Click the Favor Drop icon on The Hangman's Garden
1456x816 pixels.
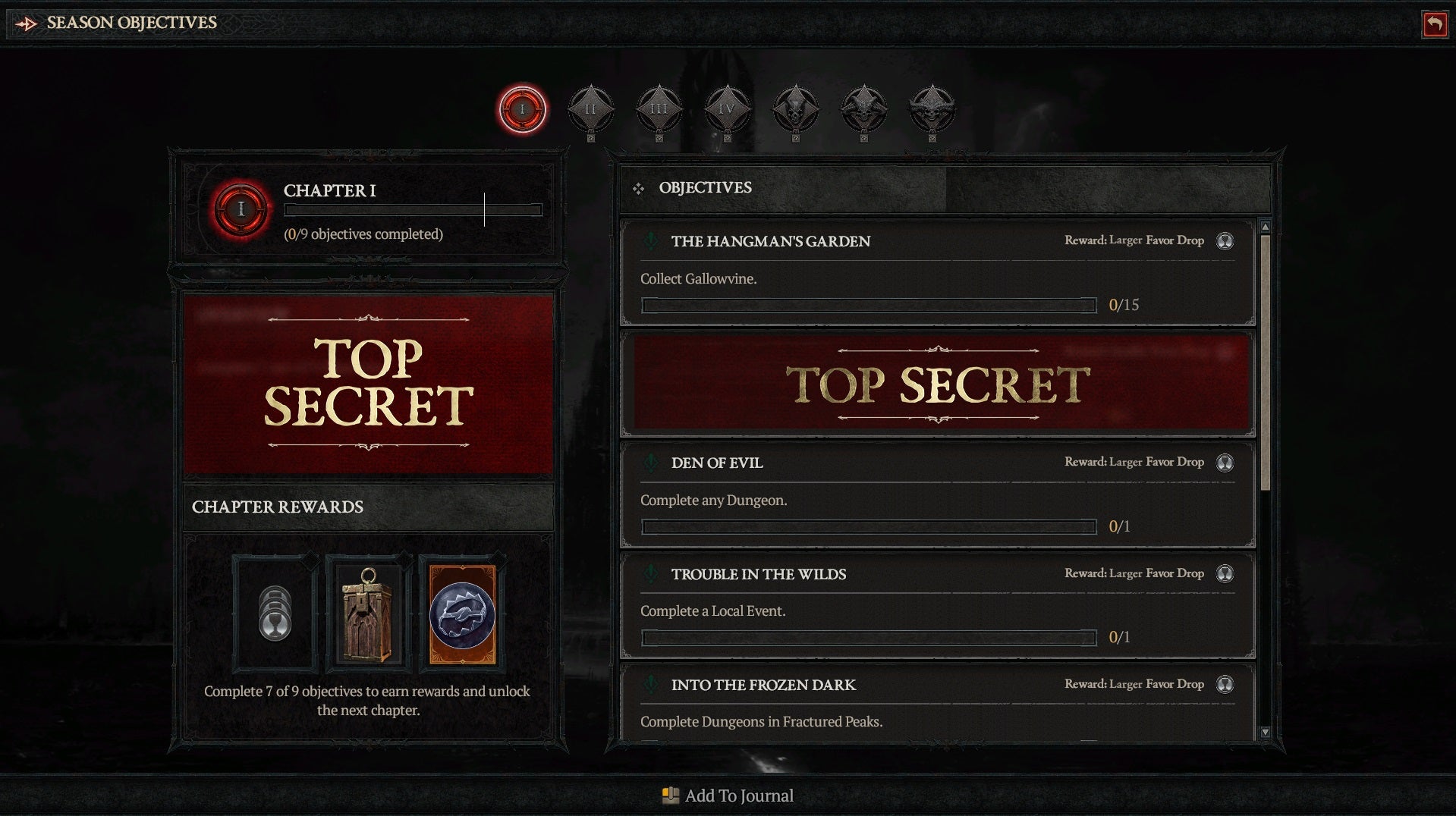(1225, 241)
